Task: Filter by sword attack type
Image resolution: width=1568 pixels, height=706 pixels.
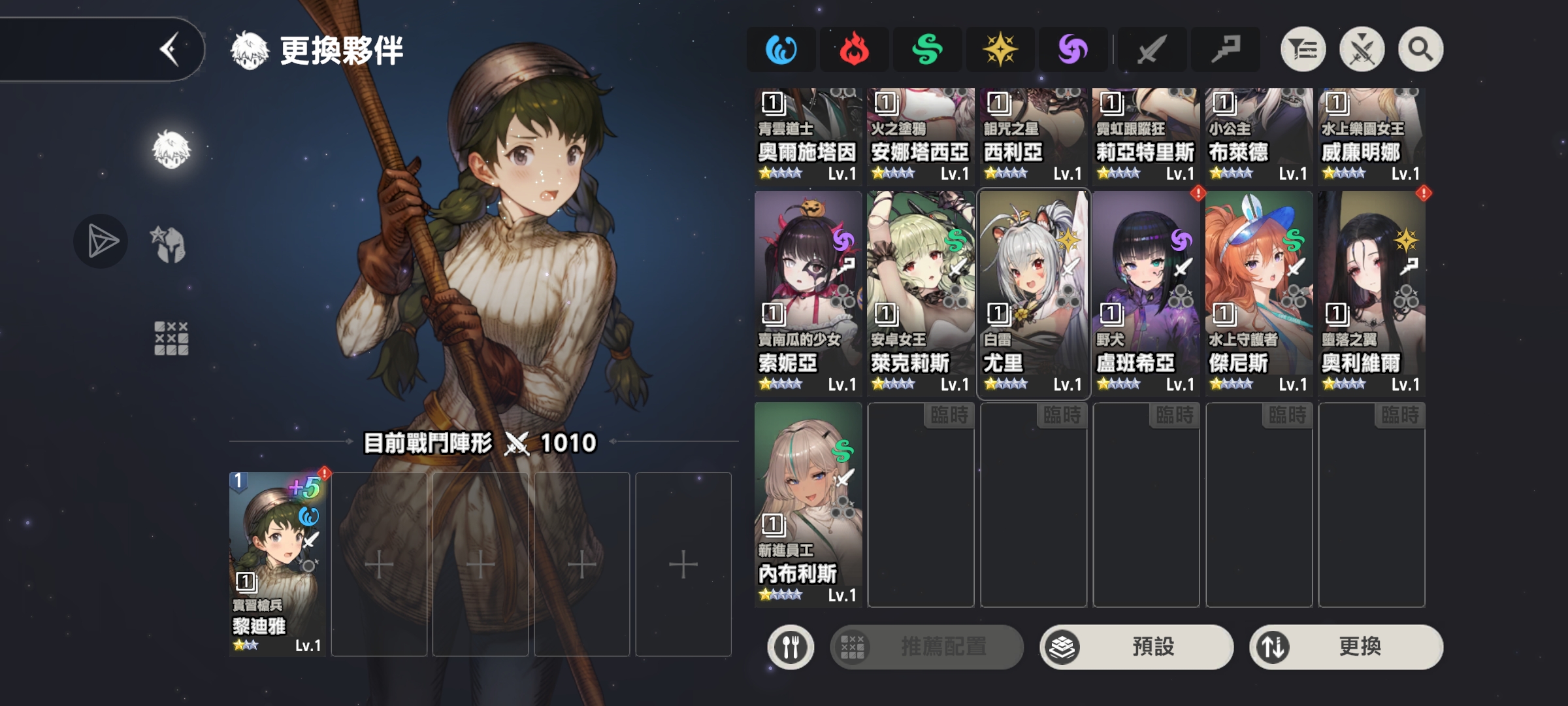Action: point(1151,50)
